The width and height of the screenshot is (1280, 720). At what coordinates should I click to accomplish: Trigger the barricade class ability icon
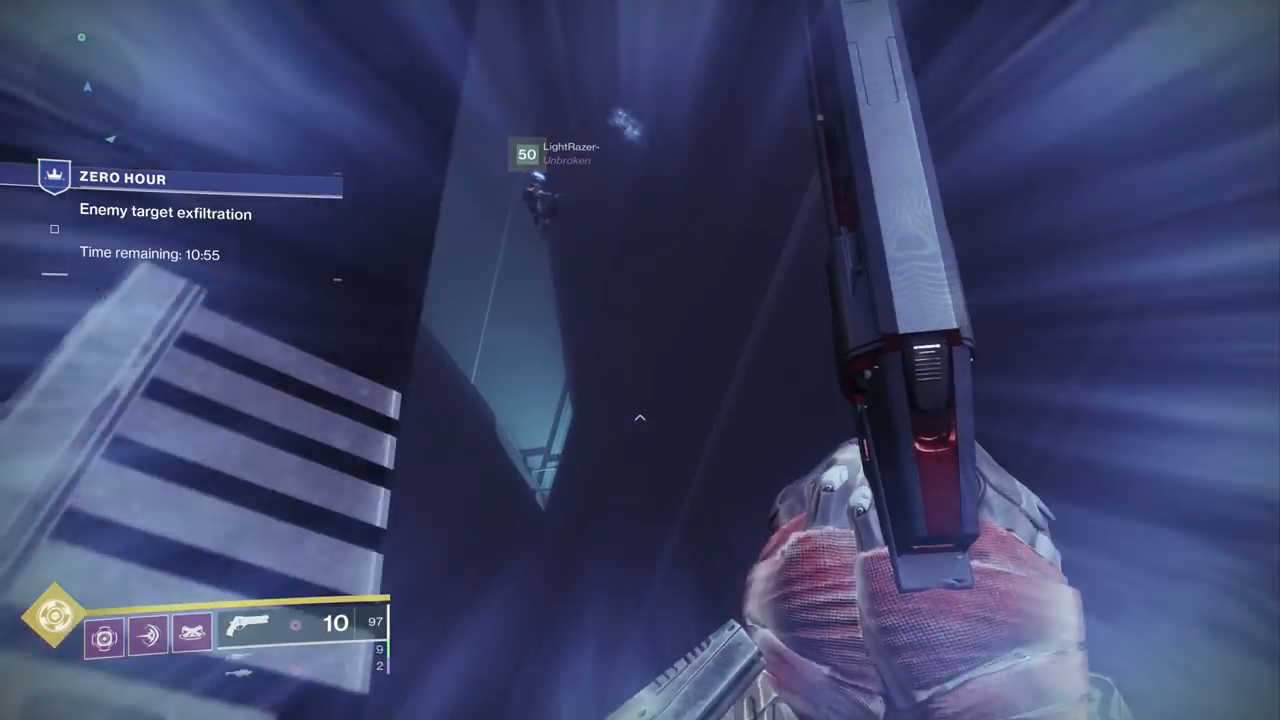[x=191, y=634]
